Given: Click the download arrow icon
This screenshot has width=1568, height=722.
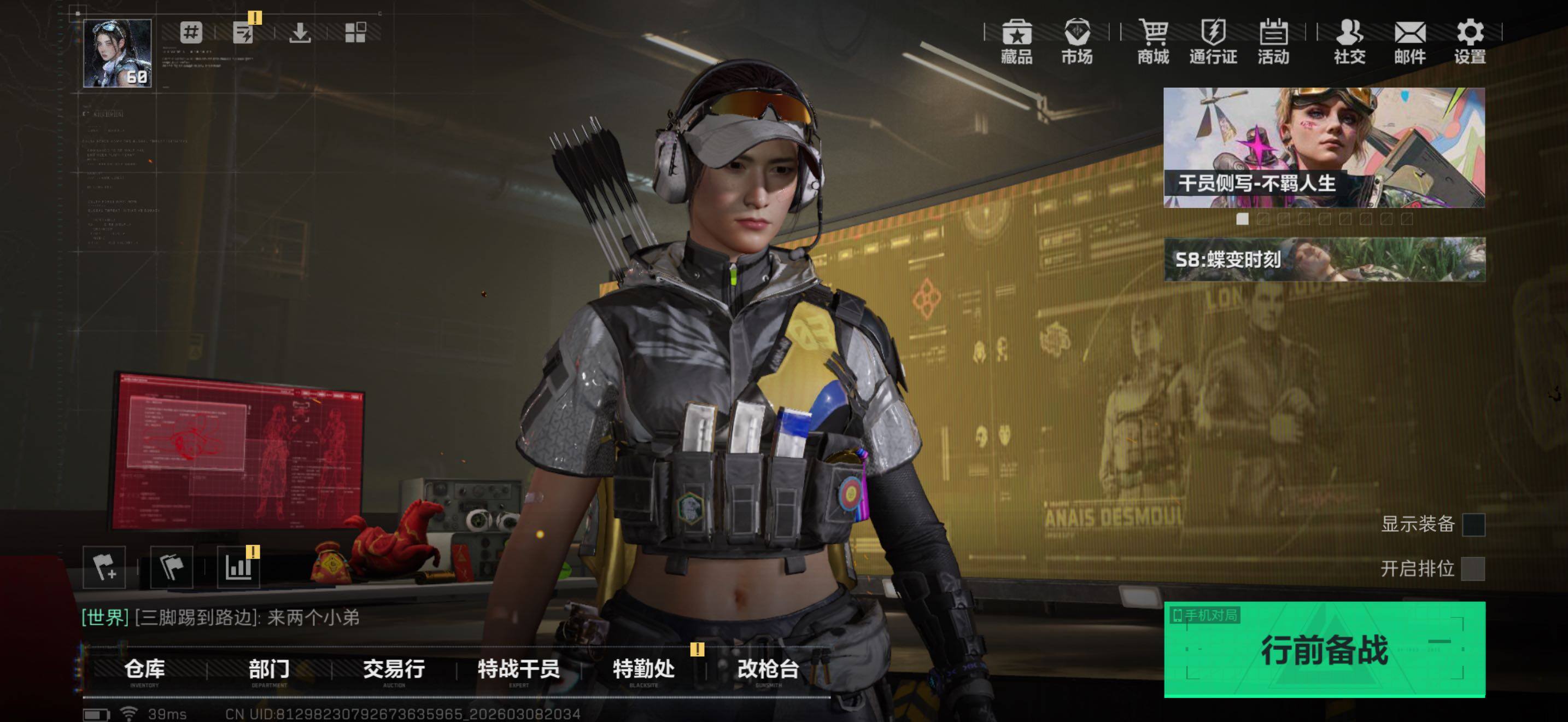Looking at the screenshot, I should (x=300, y=32).
